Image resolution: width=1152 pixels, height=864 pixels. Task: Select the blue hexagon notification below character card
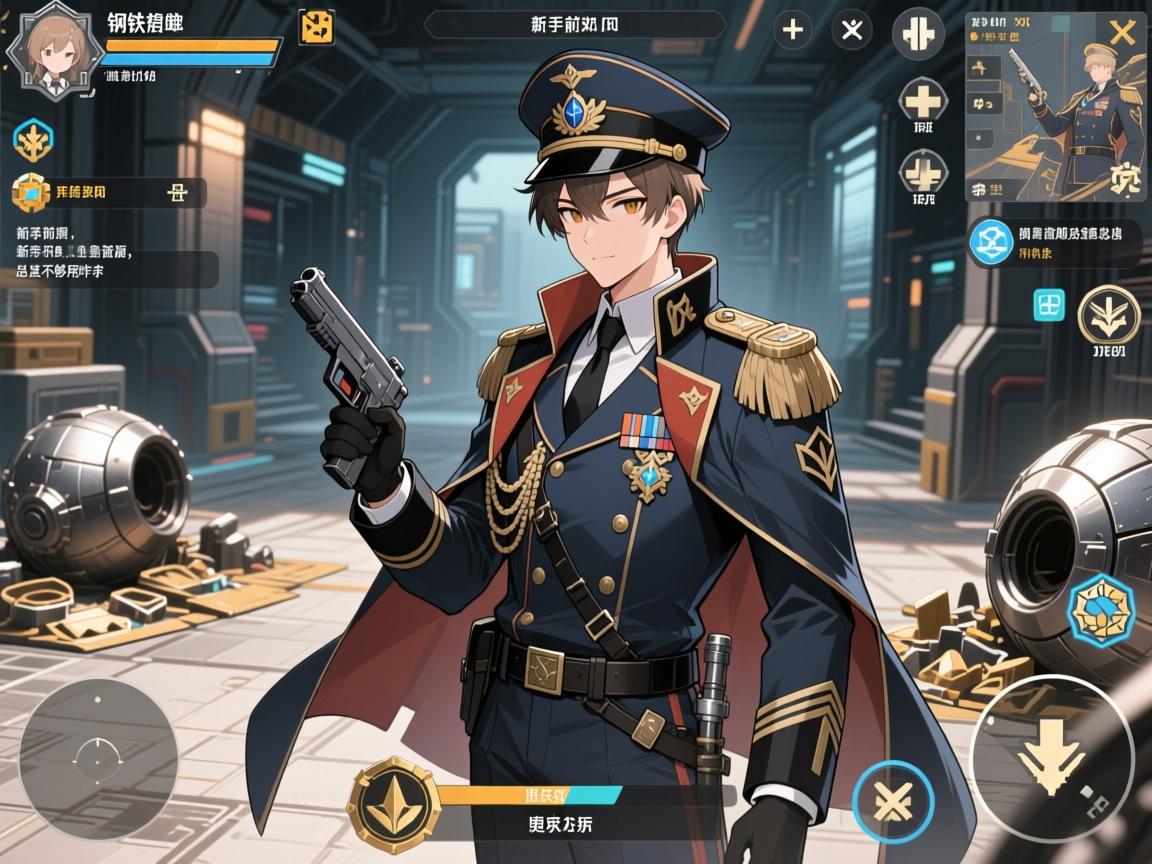pos(991,244)
